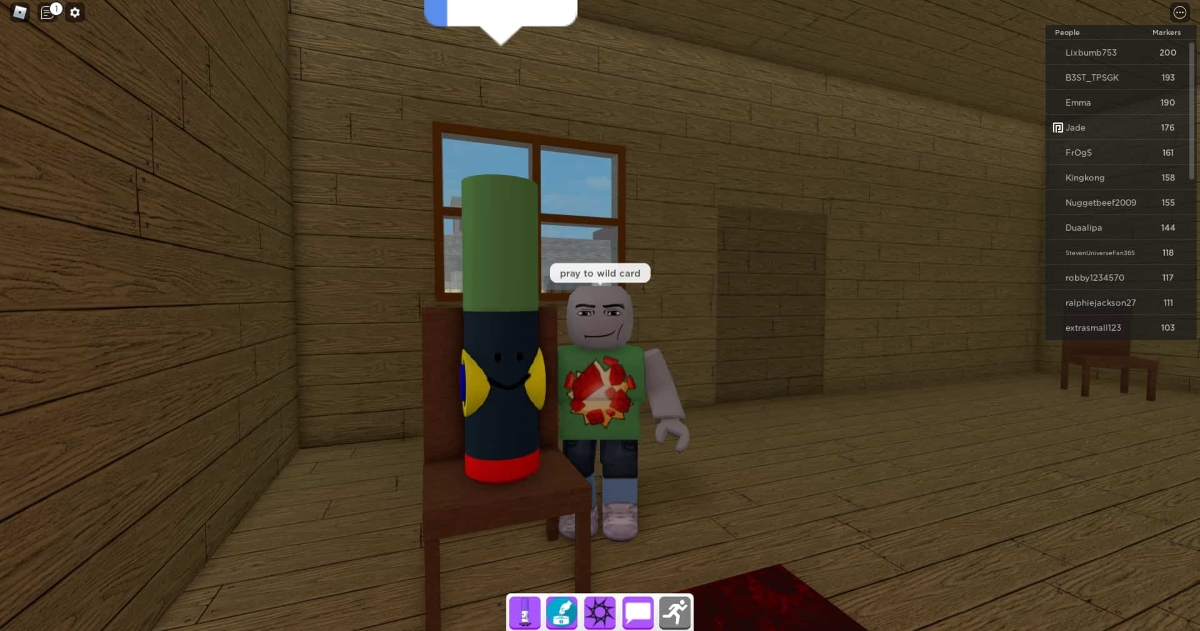1200x631 pixels.
Task: Open the speech bubble toolbar button
Action: 638,611
